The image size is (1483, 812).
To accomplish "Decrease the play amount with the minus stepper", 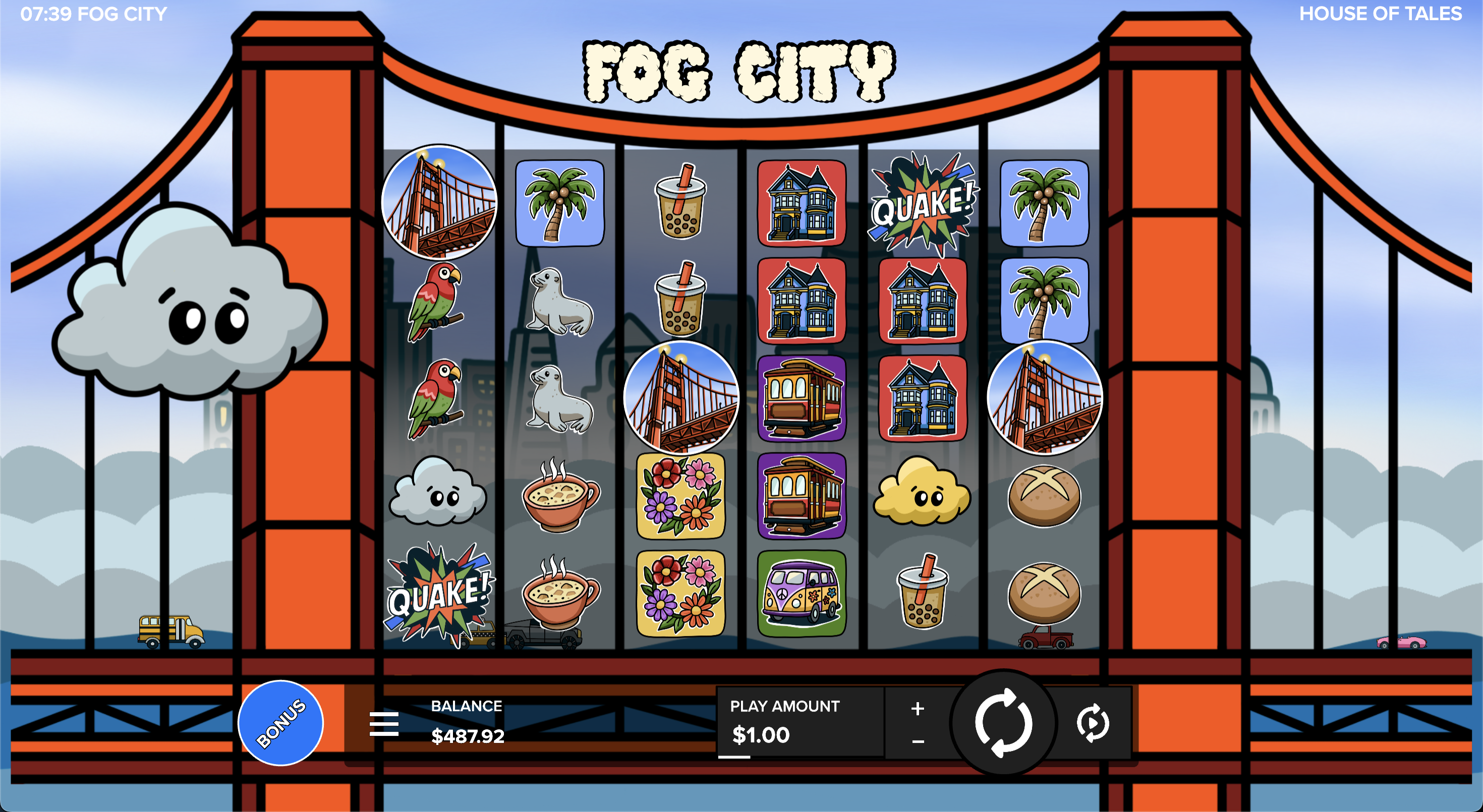I will pyautogui.click(x=917, y=742).
